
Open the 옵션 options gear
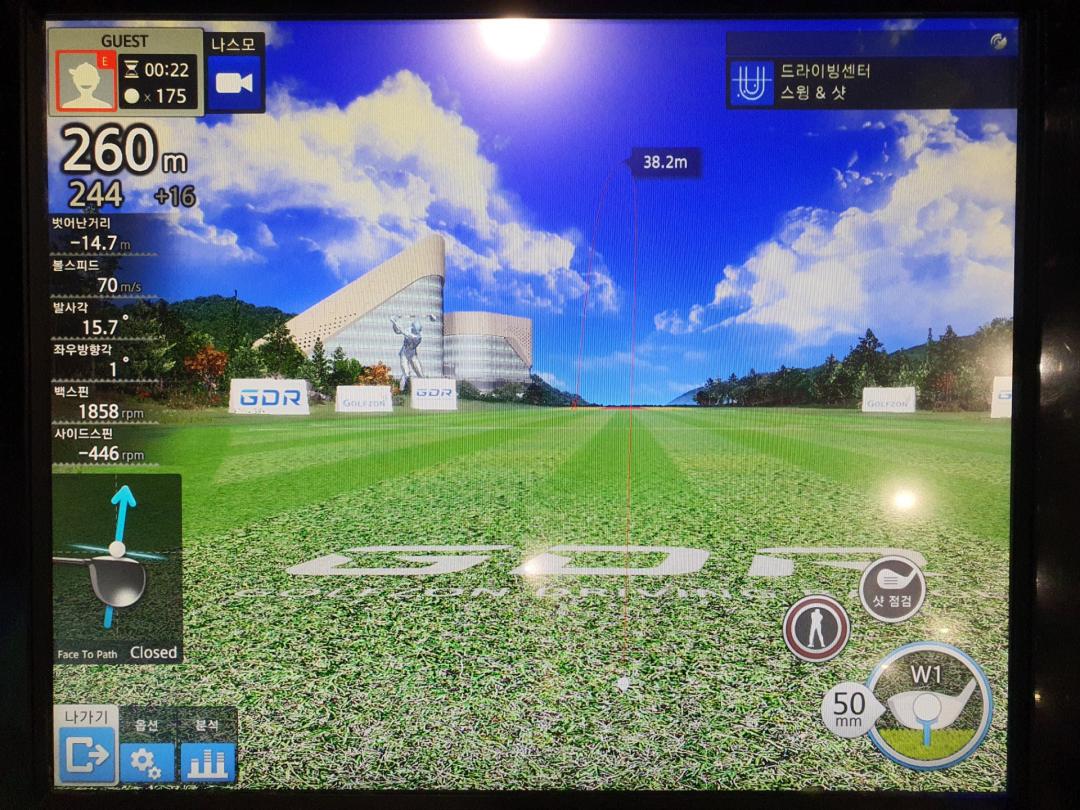tap(146, 762)
